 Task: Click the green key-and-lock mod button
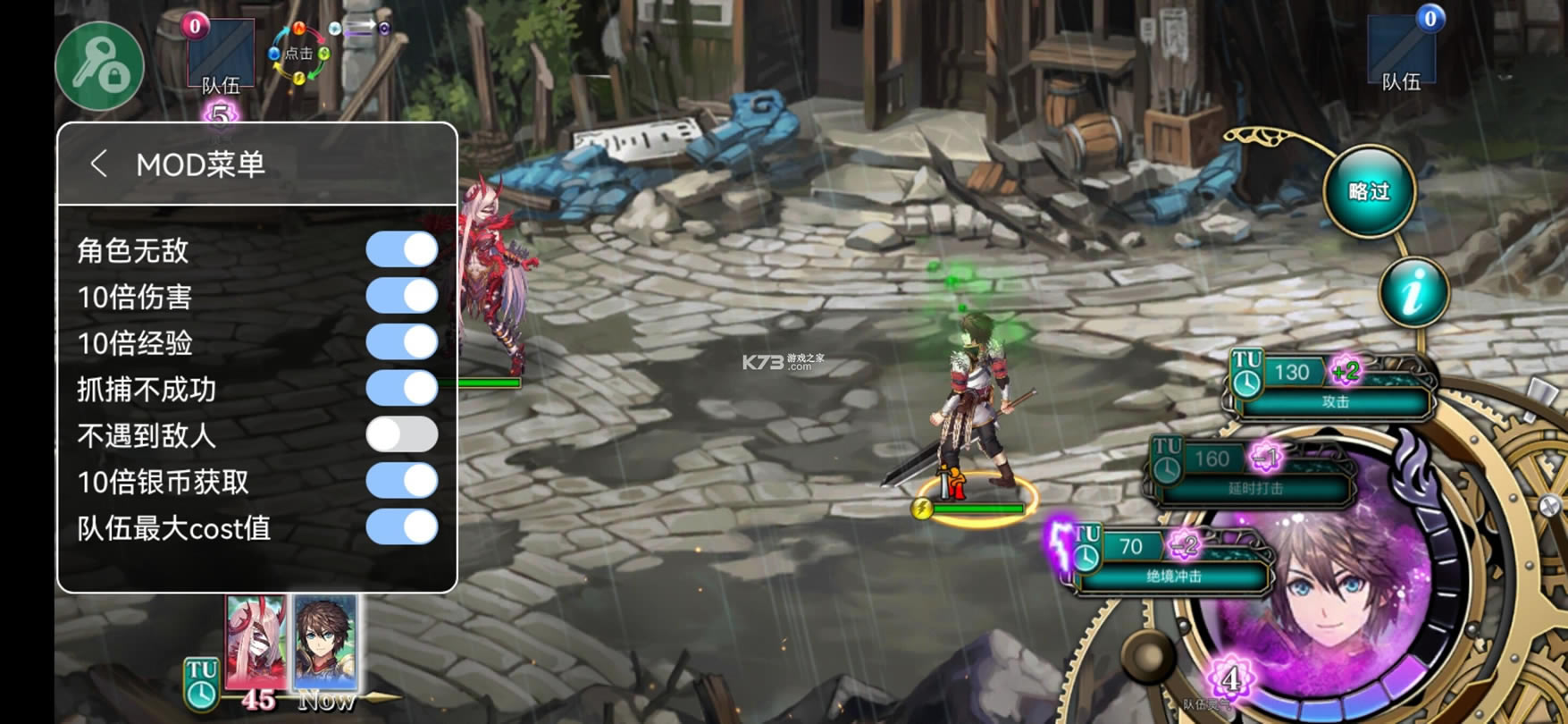click(x=100, y=66)
